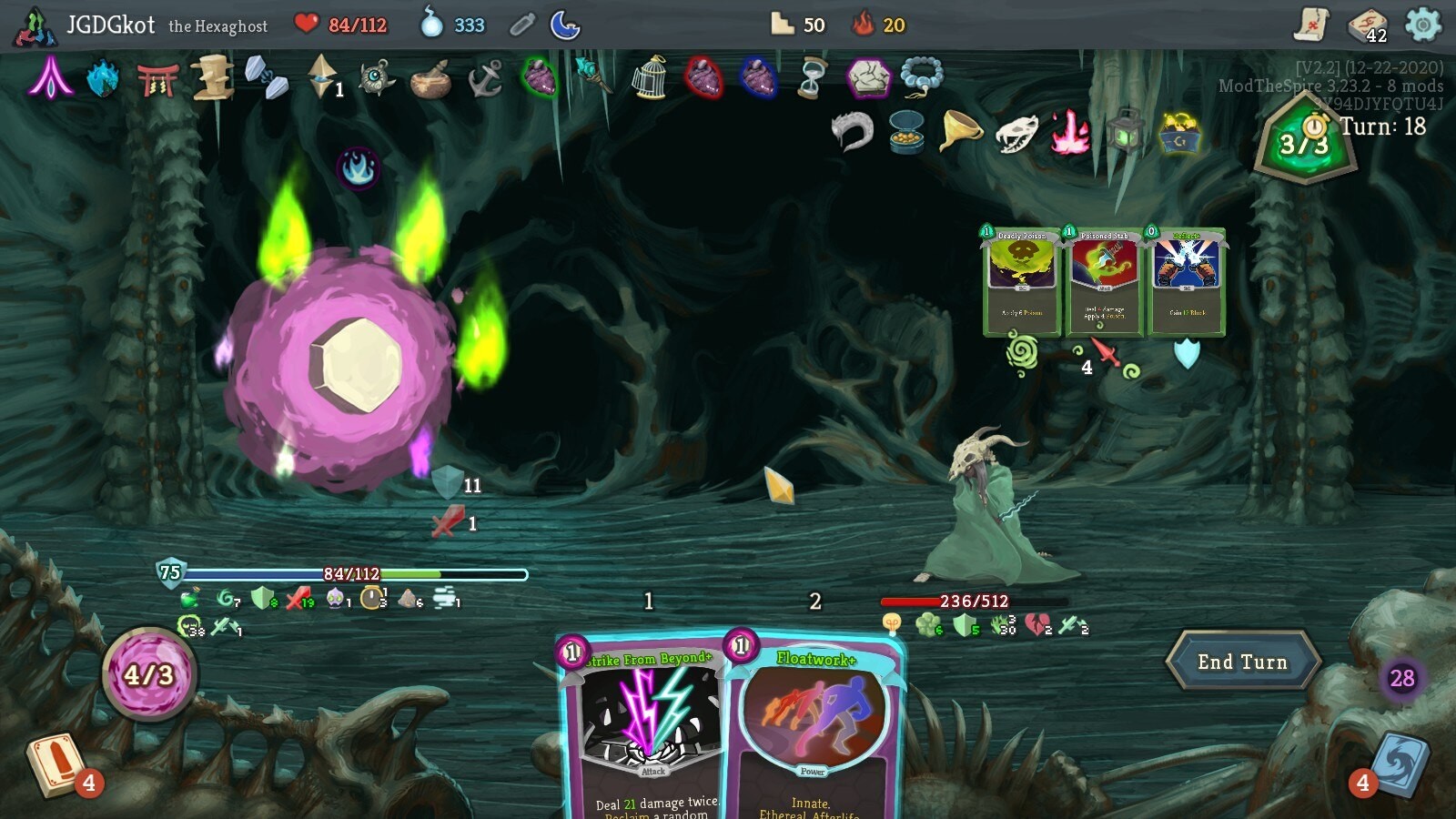Inspect the Mercury Hourglass relic
Viewport: 1456px width, 819px height.
coord(812,78)
